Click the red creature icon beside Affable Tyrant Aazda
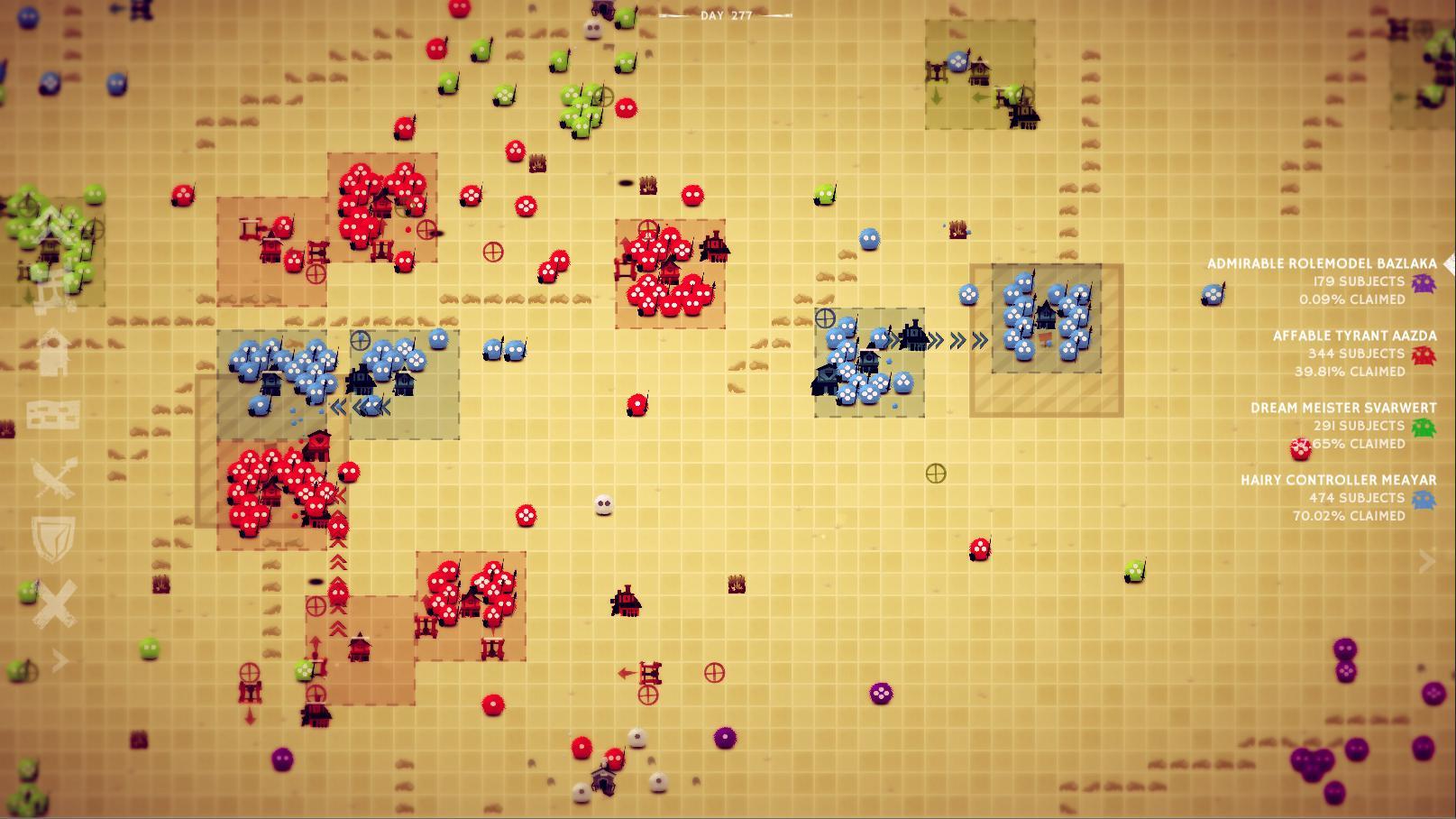Screen dimensions: 1456x819 point(1423,354)
